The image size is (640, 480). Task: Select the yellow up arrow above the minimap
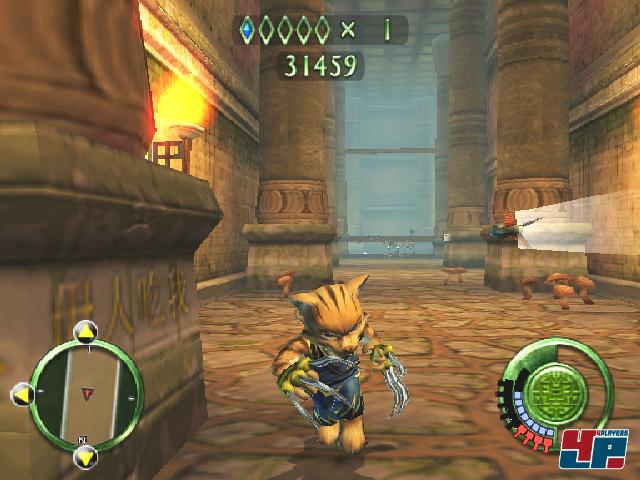coord(86,329)
